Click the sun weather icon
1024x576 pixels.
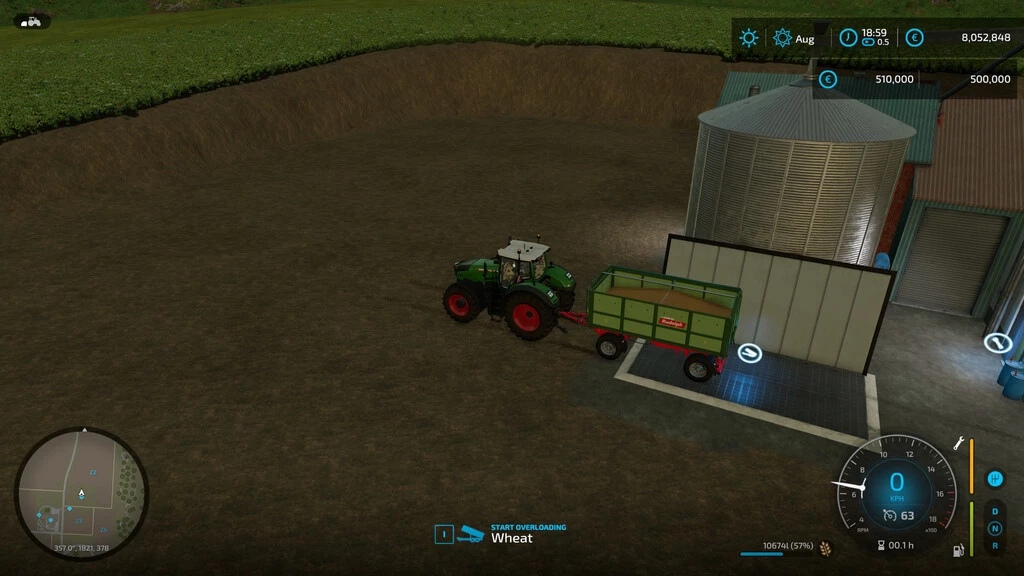point(748,38)
